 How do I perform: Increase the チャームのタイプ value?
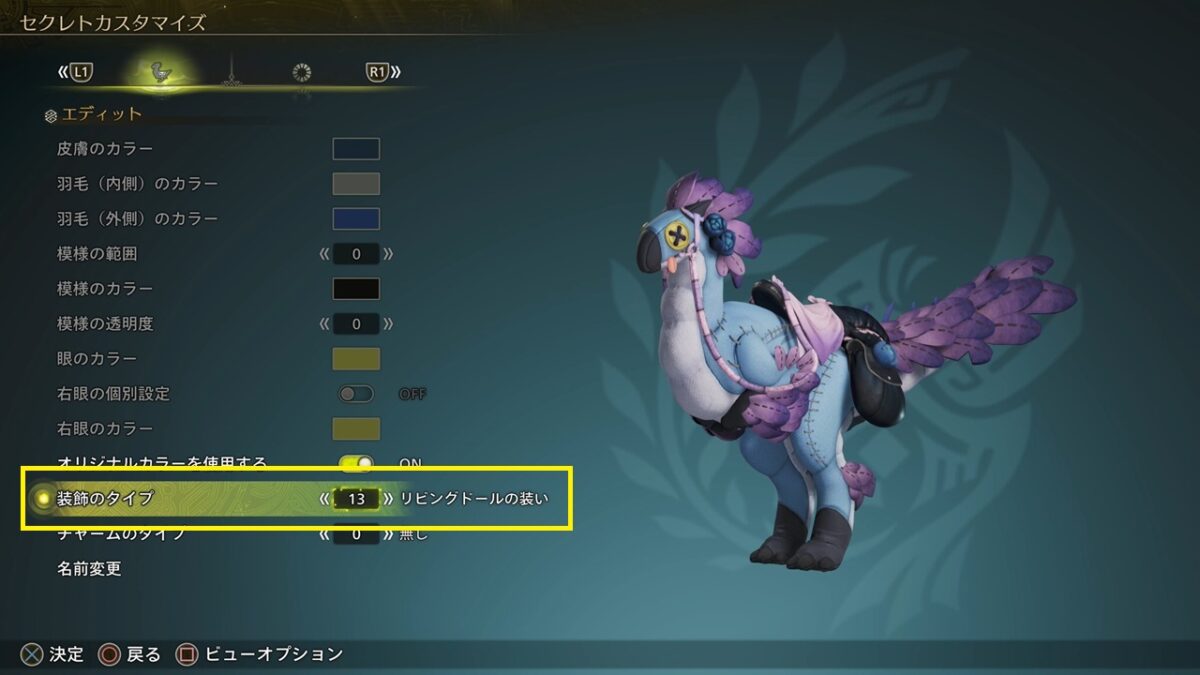click(x=388, y=535)
